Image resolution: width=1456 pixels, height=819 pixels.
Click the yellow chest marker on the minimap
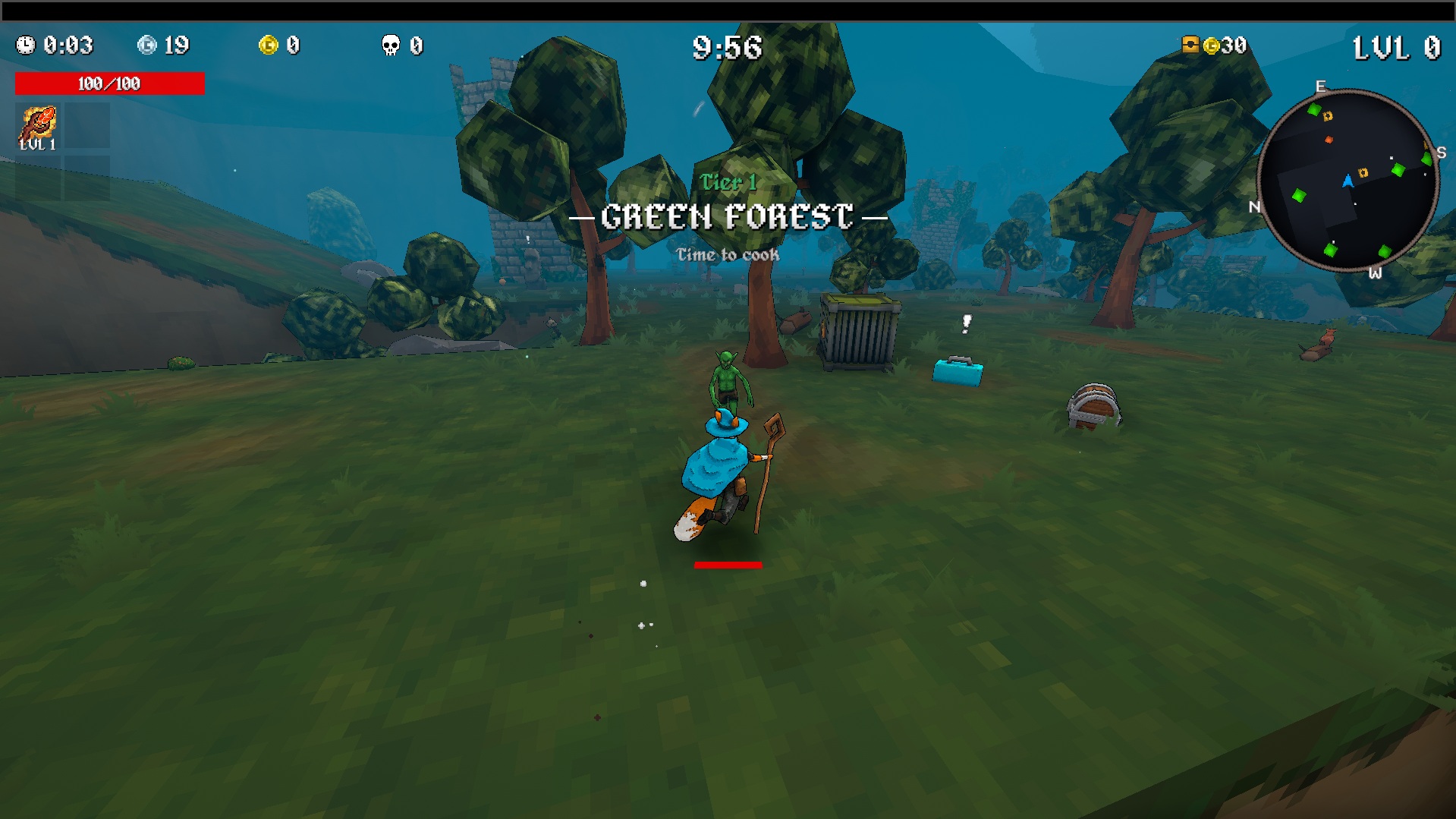coord(1363,172)
